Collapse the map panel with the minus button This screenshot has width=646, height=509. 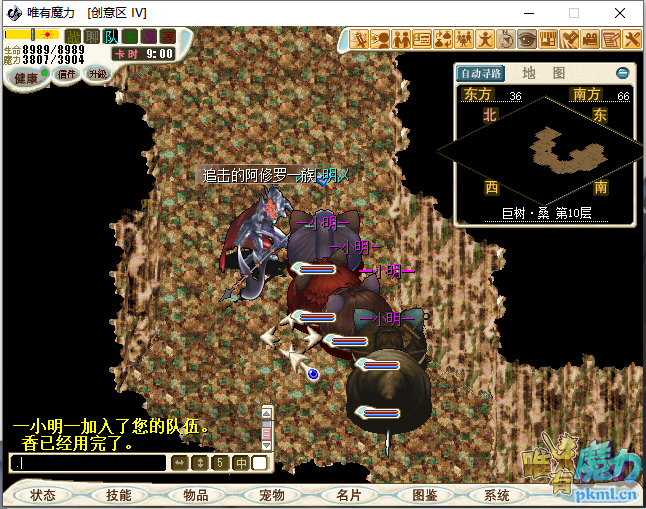pos(622,73)
